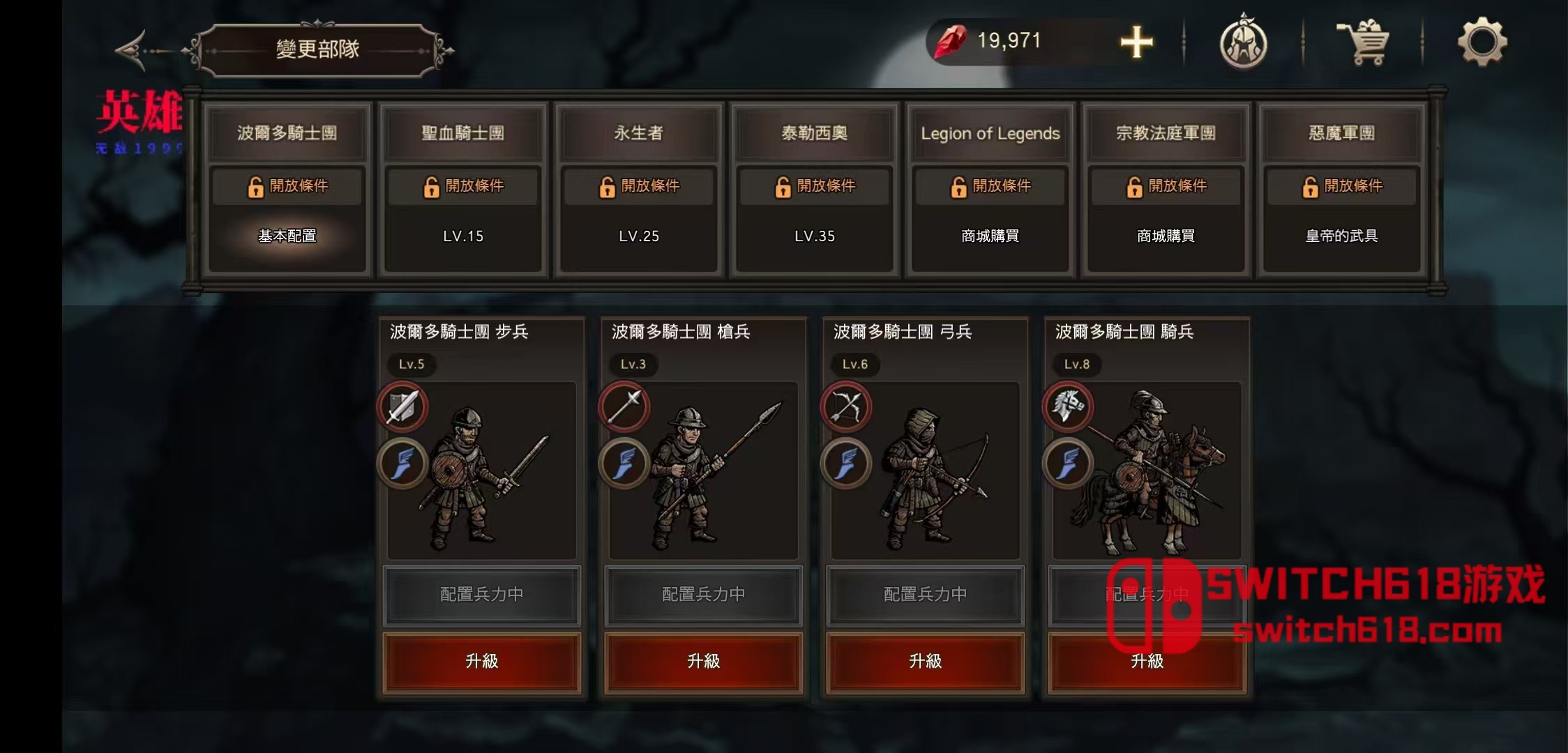The width and height of the screenshot is (1568, 753).
Task: Select the 聖血騎士團 legion tab
Action: pos(463,133)
